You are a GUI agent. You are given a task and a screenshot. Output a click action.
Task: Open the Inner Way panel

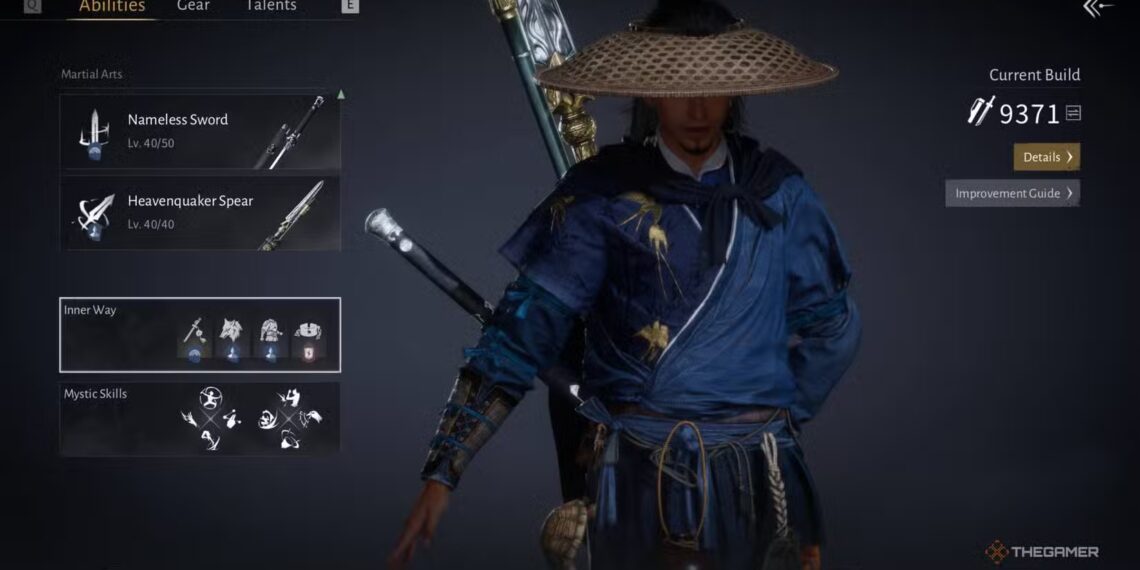coord(200,334)
